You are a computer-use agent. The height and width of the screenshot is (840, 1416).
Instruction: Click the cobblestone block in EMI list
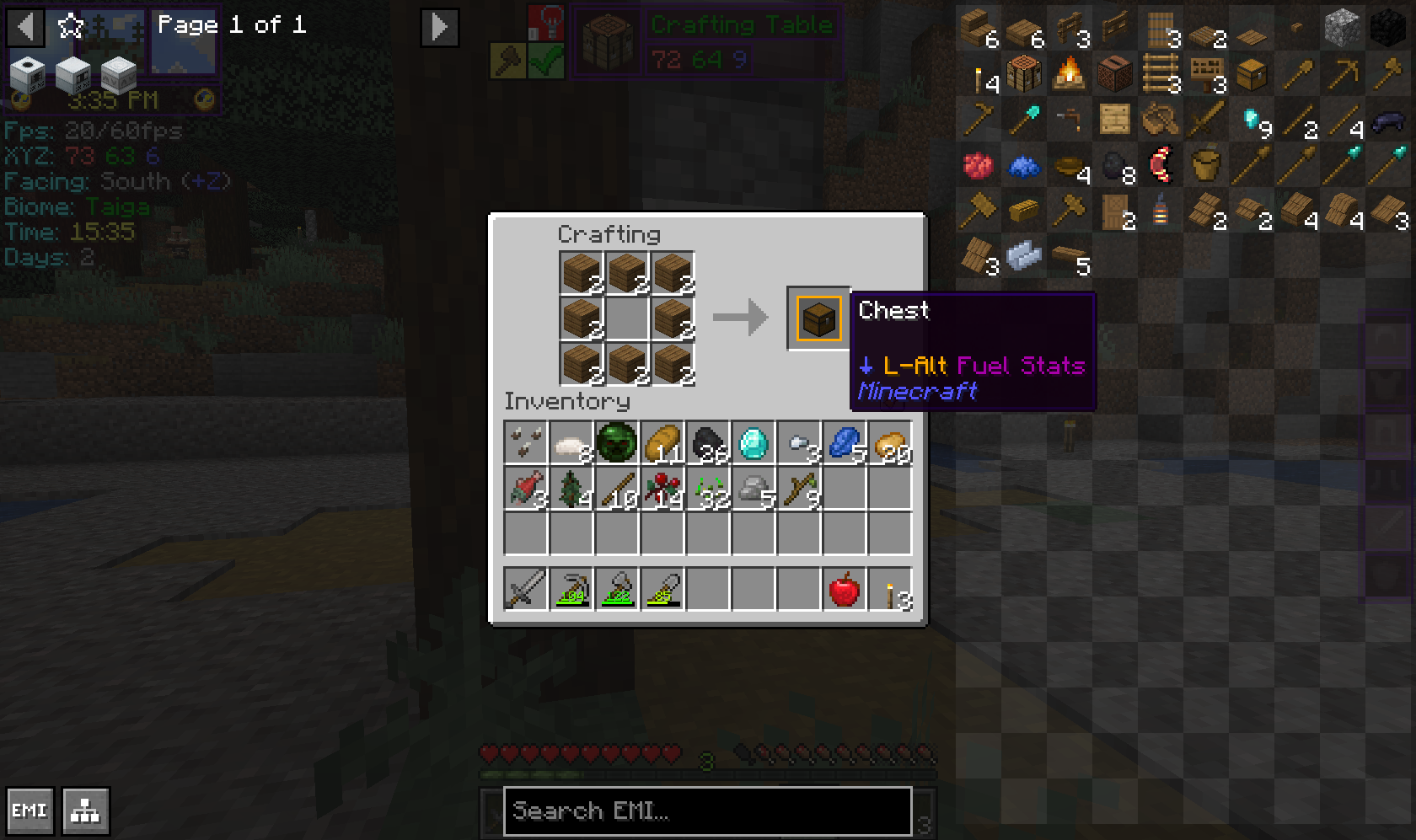[x=1344, y=25]
